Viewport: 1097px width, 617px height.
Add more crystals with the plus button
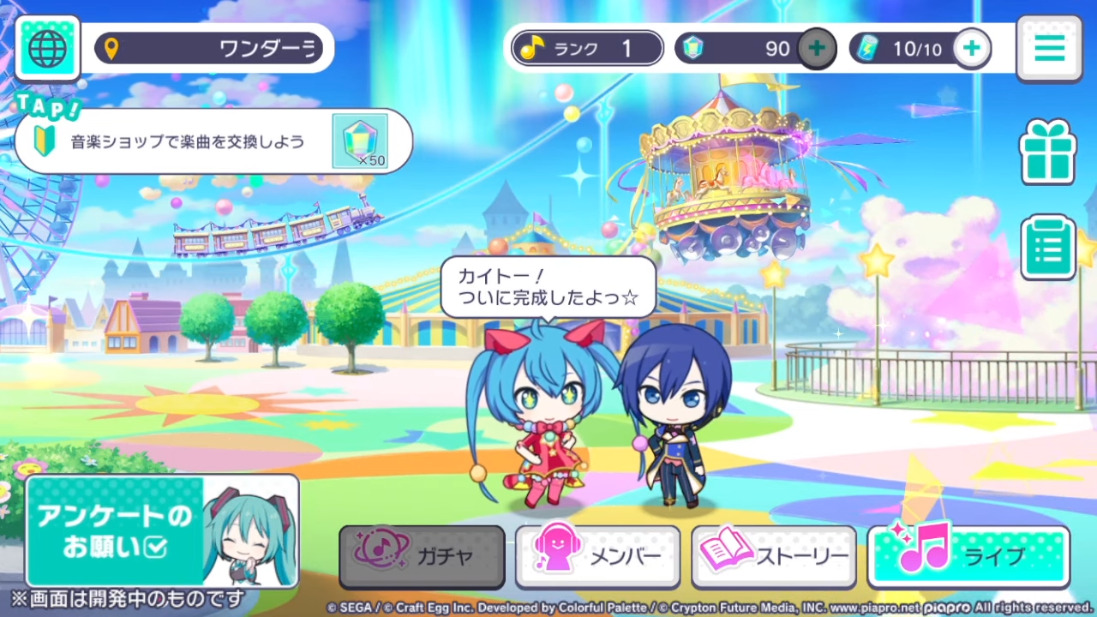pos(817,48)
